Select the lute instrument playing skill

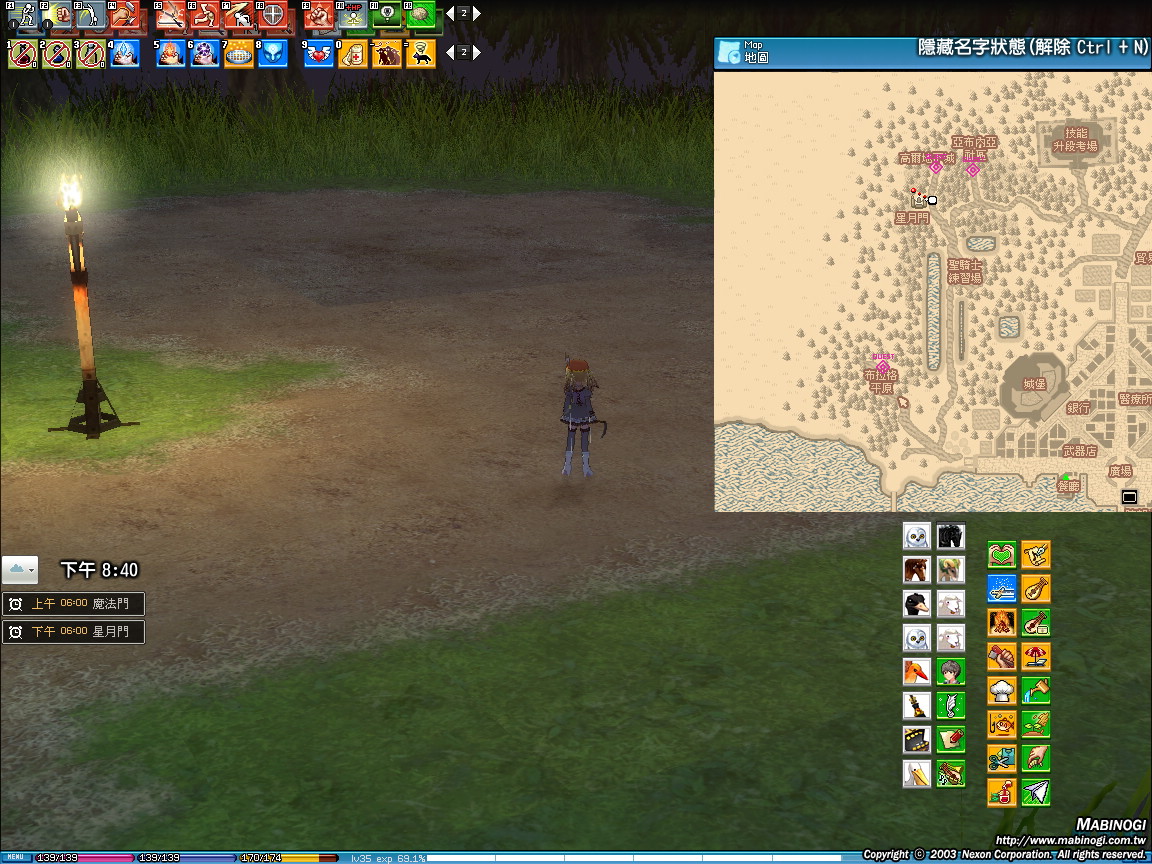point(1036,589)
